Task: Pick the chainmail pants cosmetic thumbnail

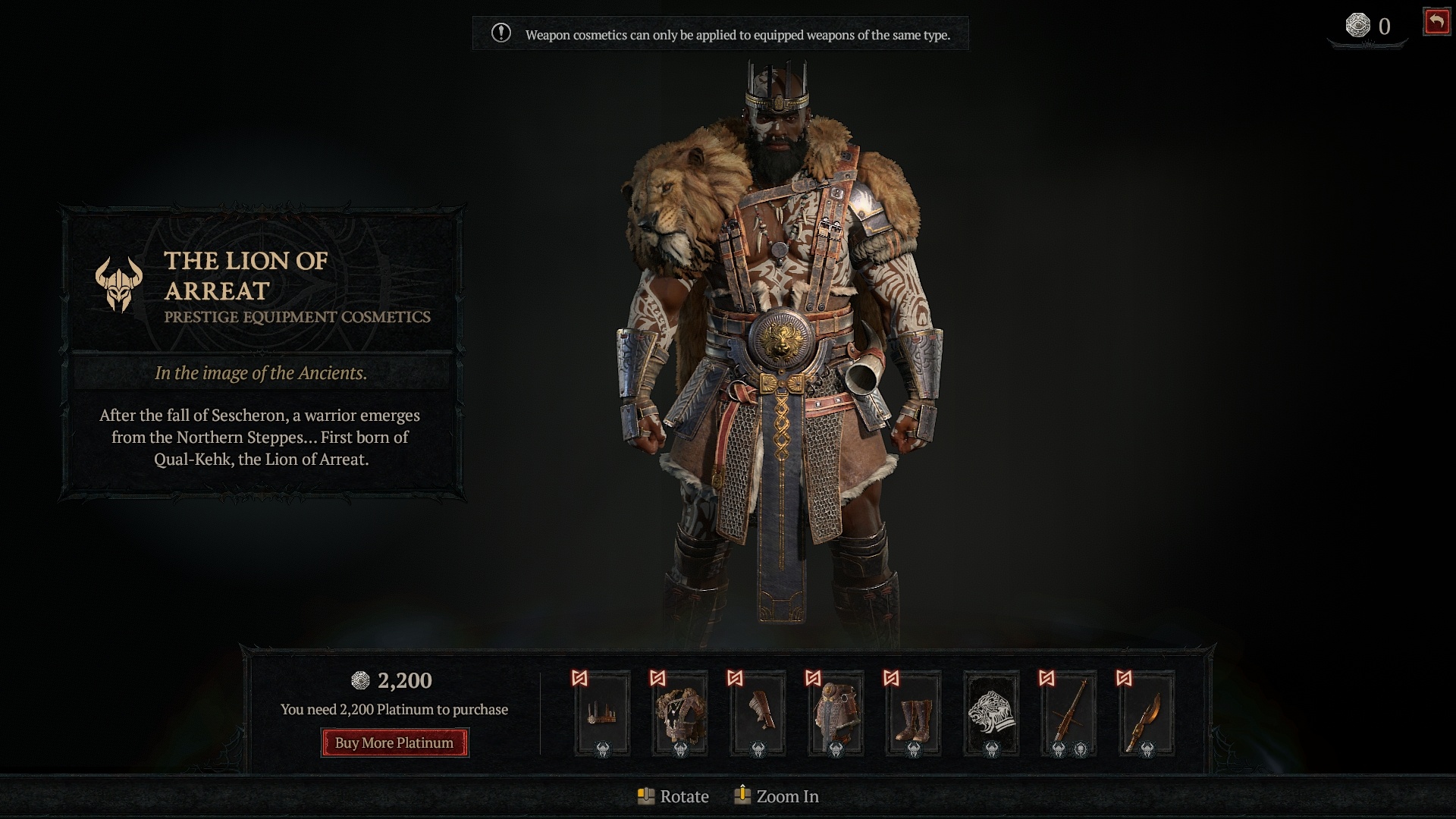Action: (836, 713)
